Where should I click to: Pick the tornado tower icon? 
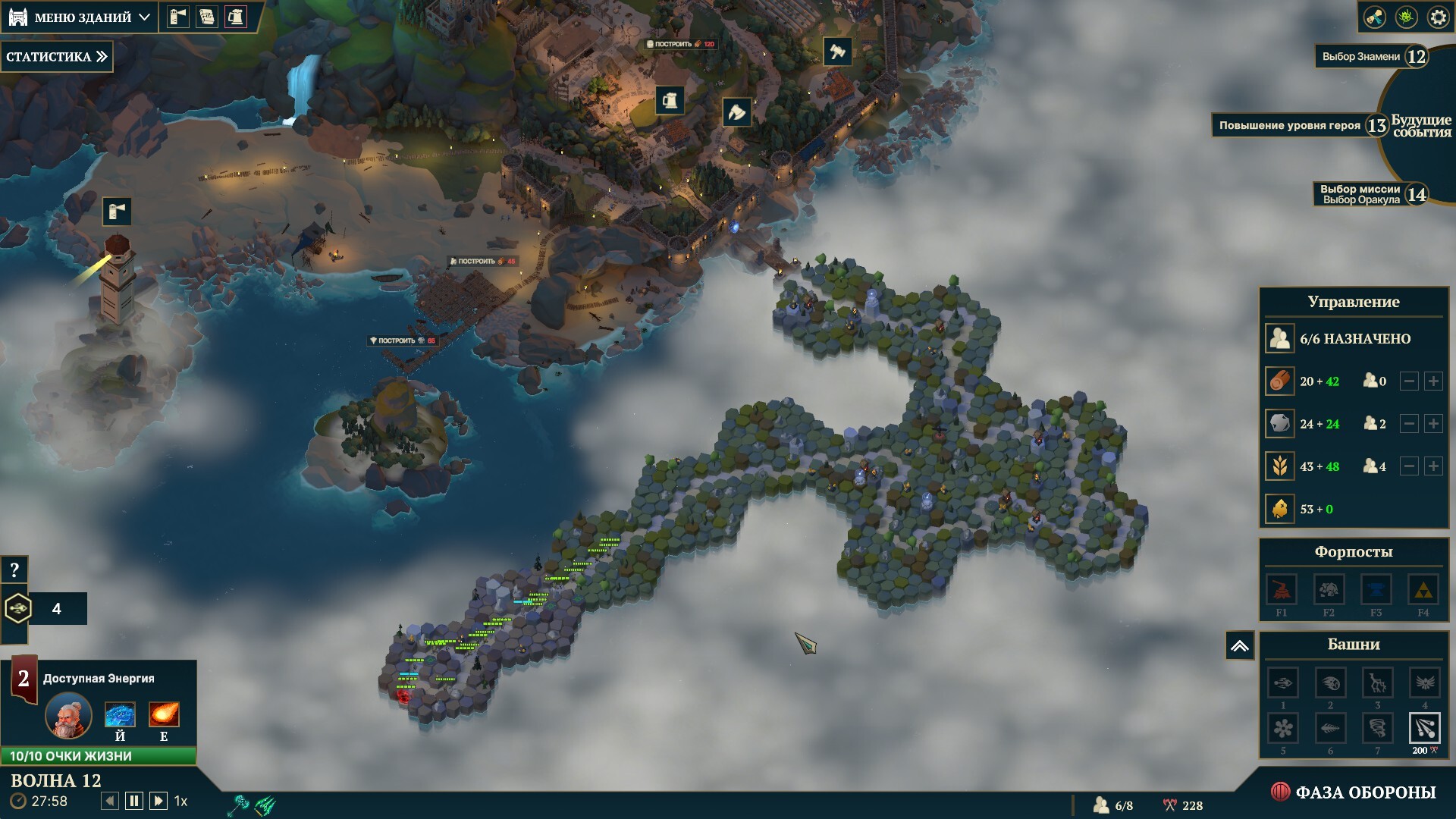click(1376, 729)
